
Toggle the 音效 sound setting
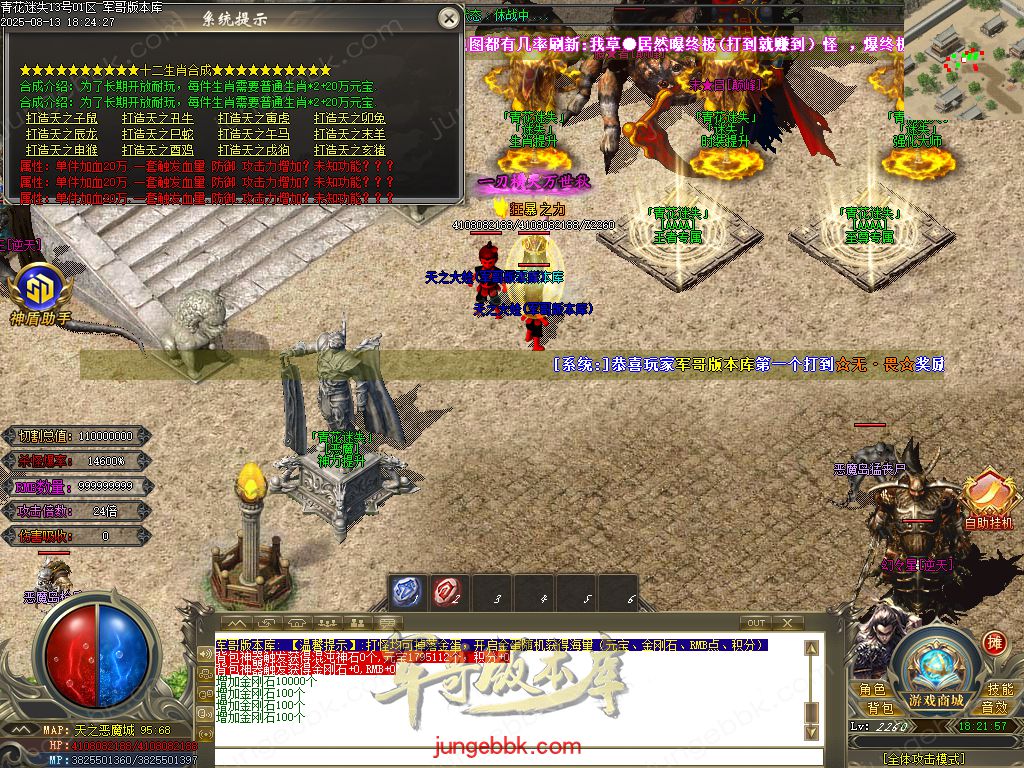point(994,708)
